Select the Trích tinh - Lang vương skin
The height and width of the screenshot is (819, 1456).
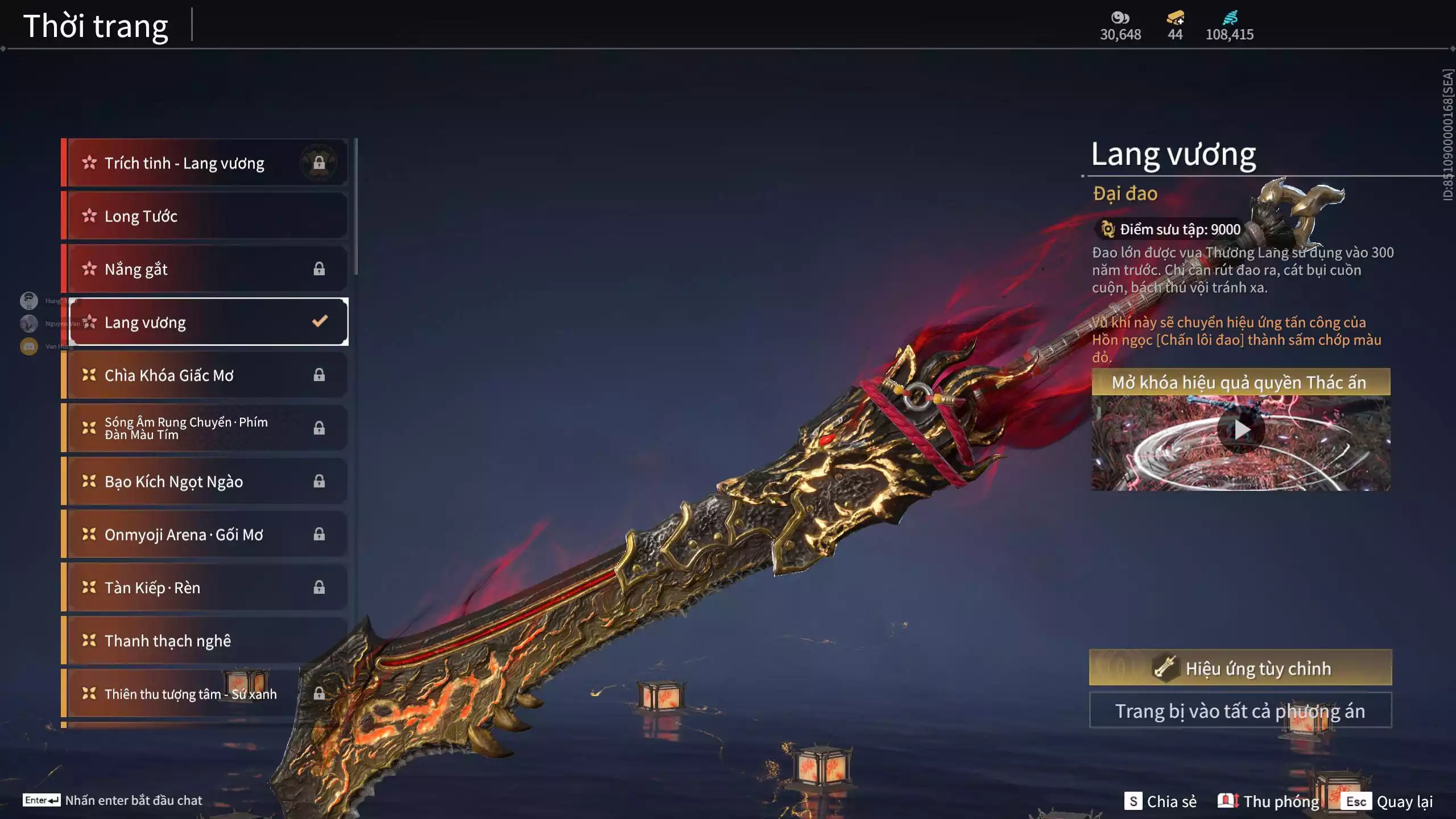(x=205, y=163)
